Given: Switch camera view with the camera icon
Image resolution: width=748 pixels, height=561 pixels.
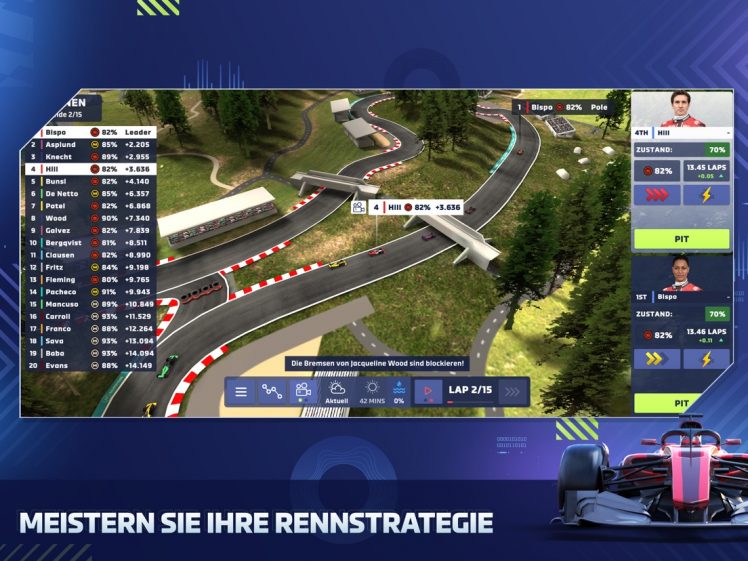Looking at the screenshot, I should click(x=303, y=392).
